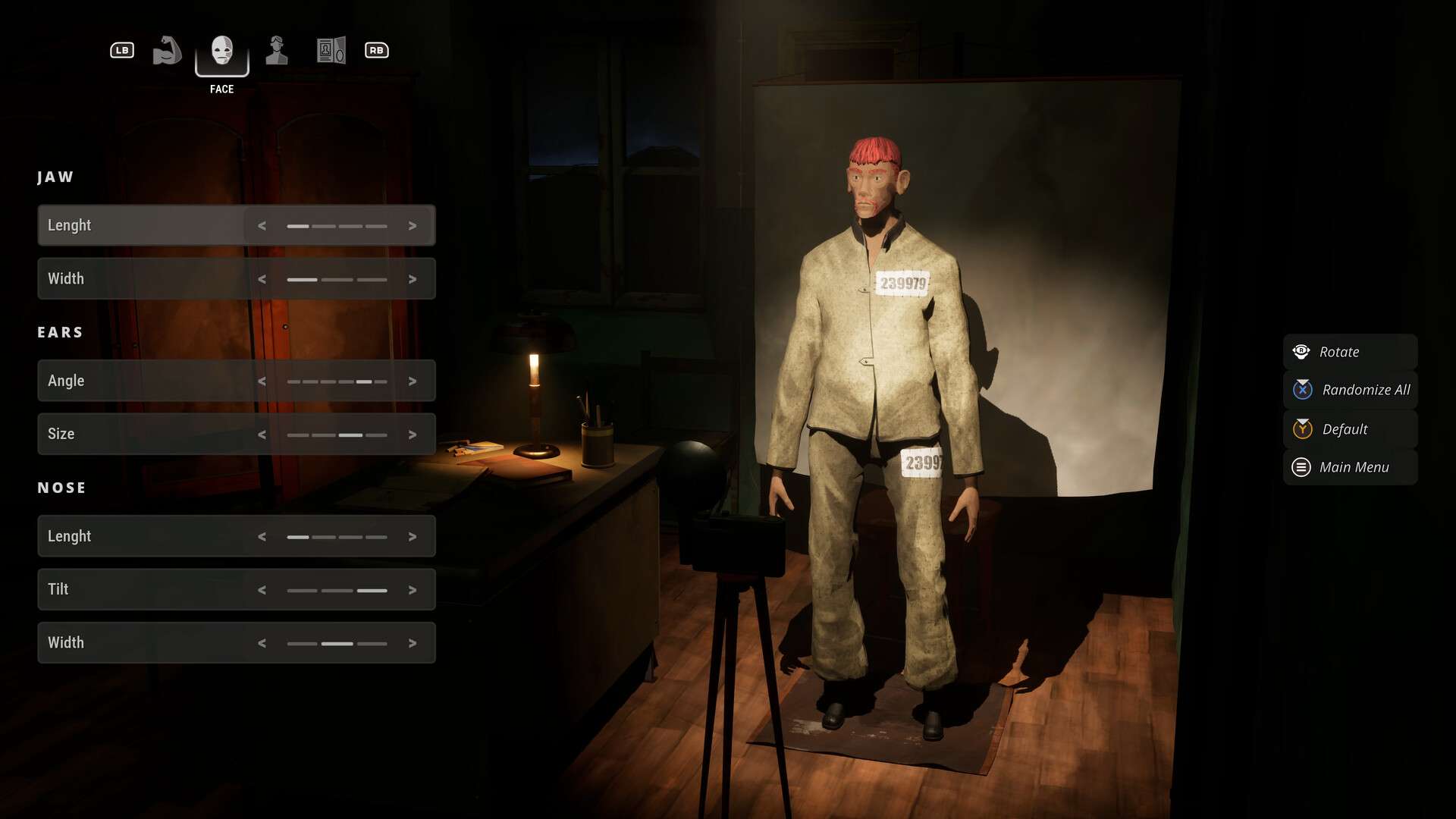This screenshot has width=1456, height=819.
Task: Decrease Ears Angle with left arrow
Action: (x=262, y=381)
